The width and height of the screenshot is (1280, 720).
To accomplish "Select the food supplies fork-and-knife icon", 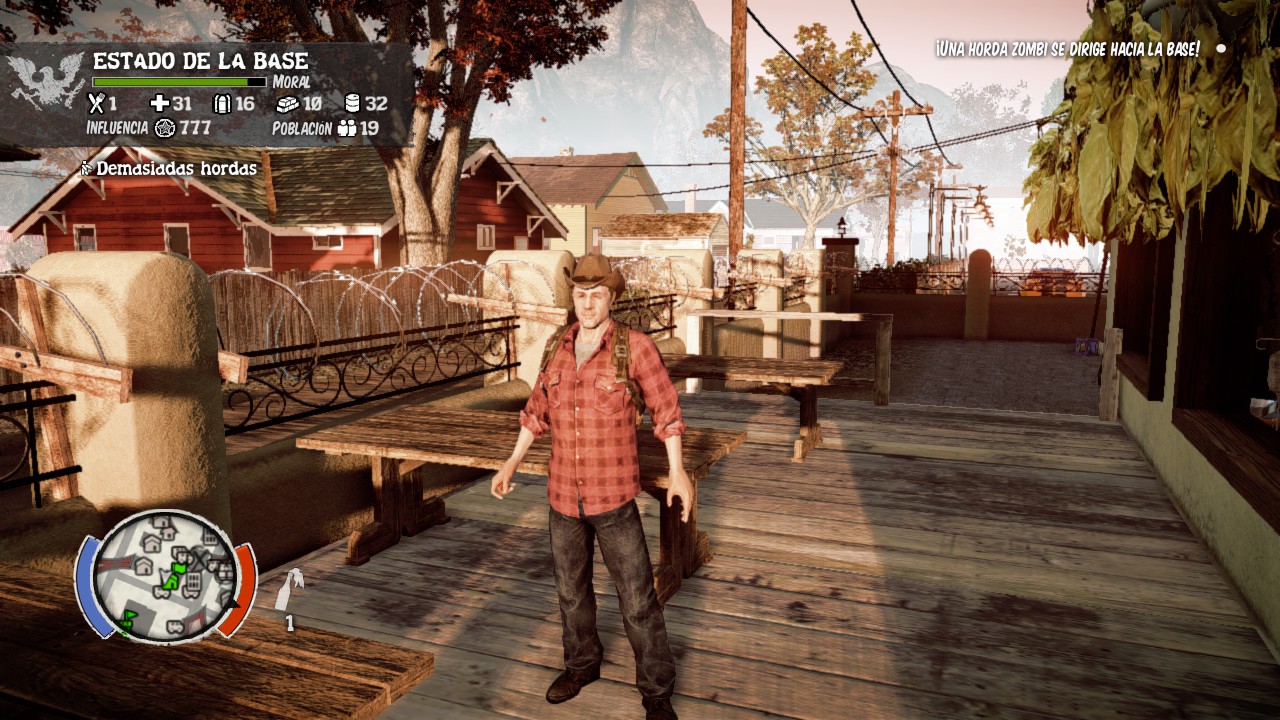I will pos(96,103).
